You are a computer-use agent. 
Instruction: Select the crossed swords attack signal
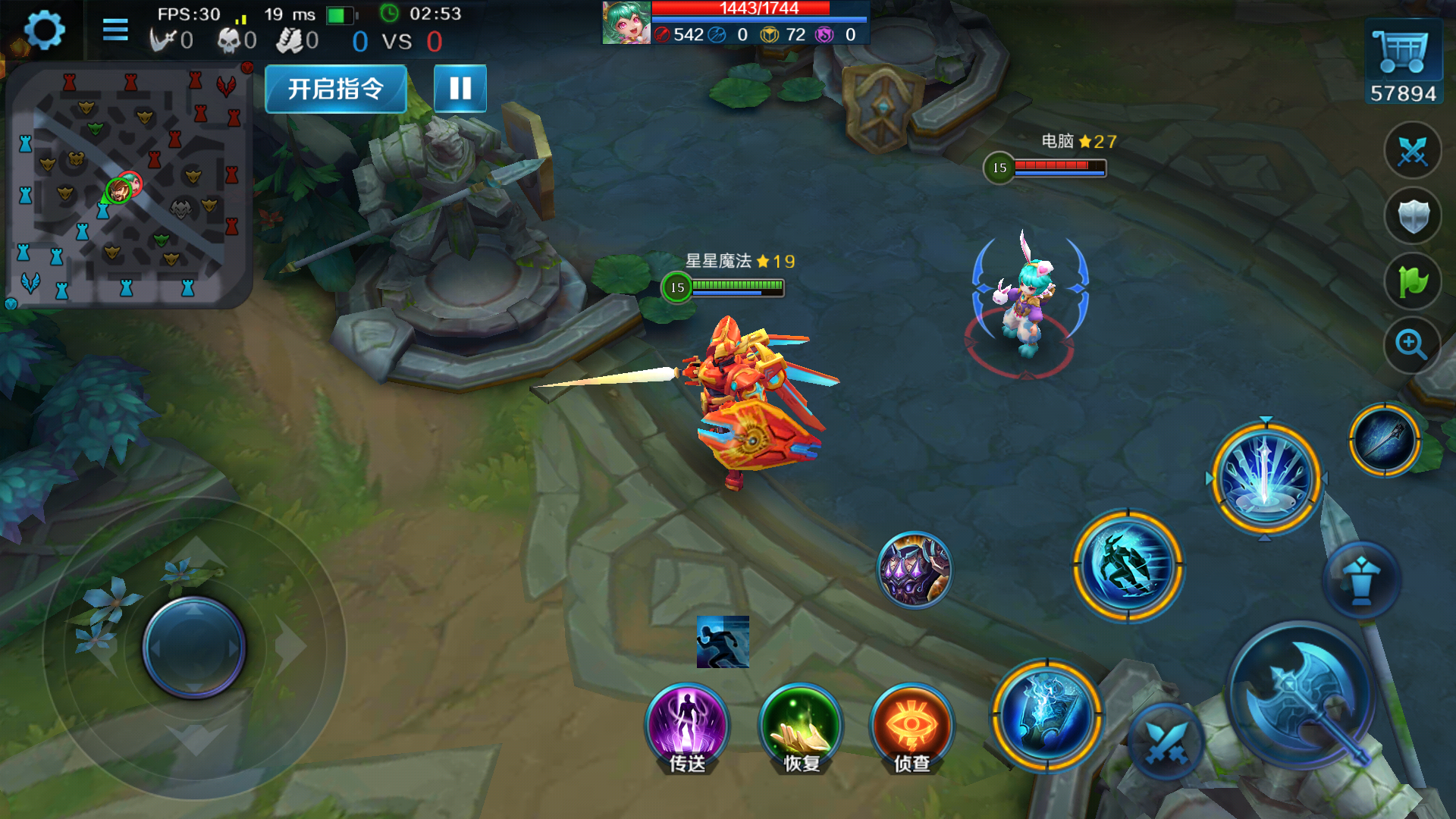coord(1413,152)
